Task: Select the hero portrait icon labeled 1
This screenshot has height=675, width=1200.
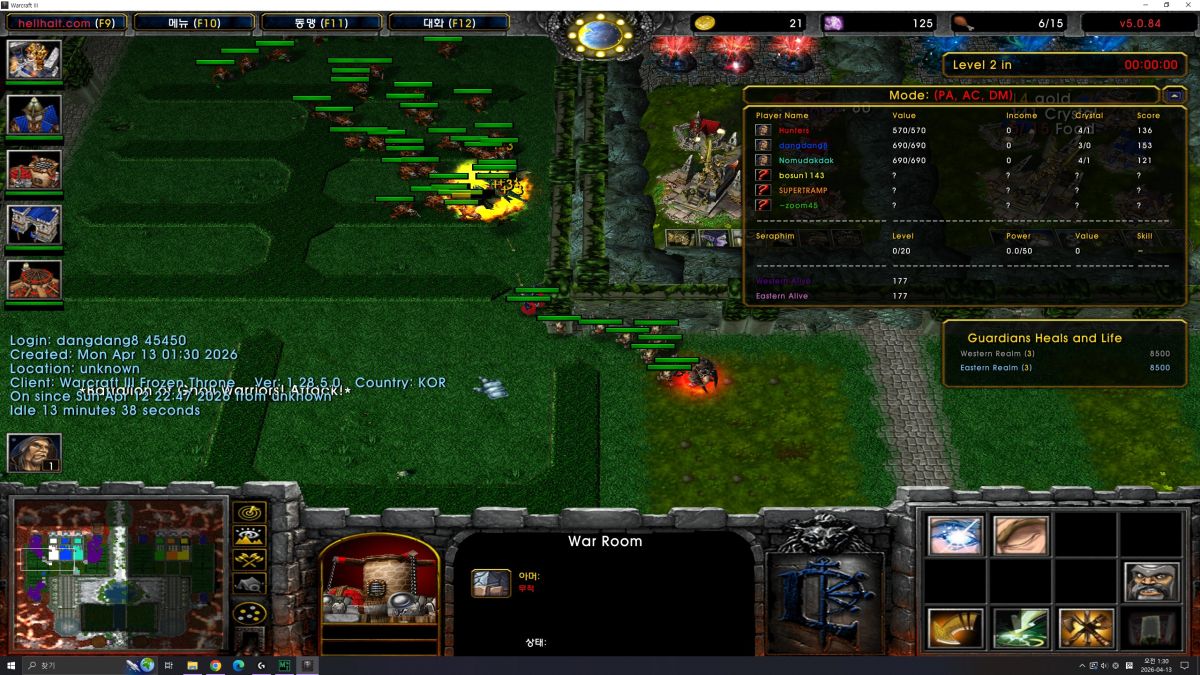Action: click(x=34, y=453)
